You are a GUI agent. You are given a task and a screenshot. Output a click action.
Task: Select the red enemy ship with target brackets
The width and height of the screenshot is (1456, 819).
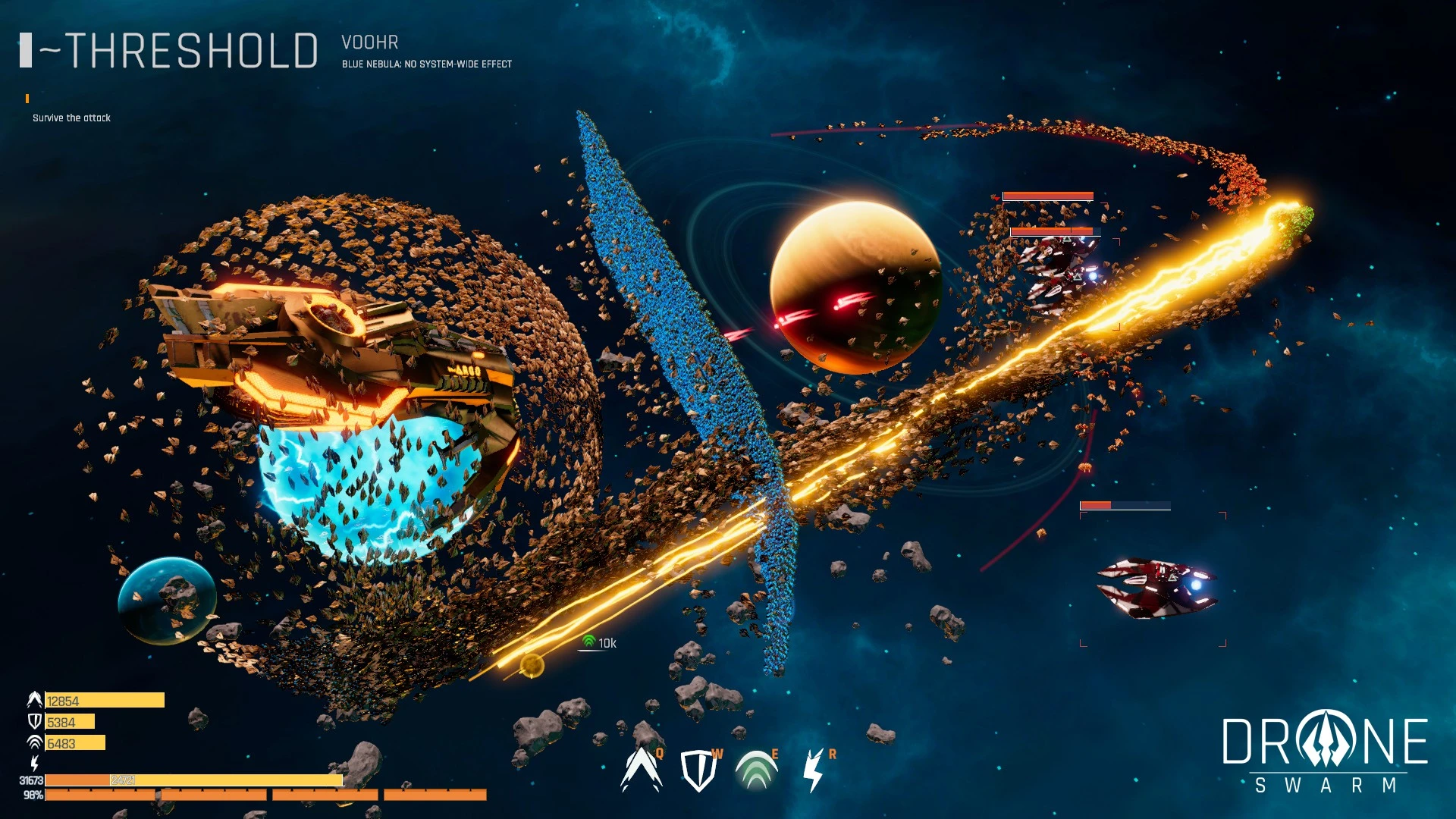coord(1155,588)
